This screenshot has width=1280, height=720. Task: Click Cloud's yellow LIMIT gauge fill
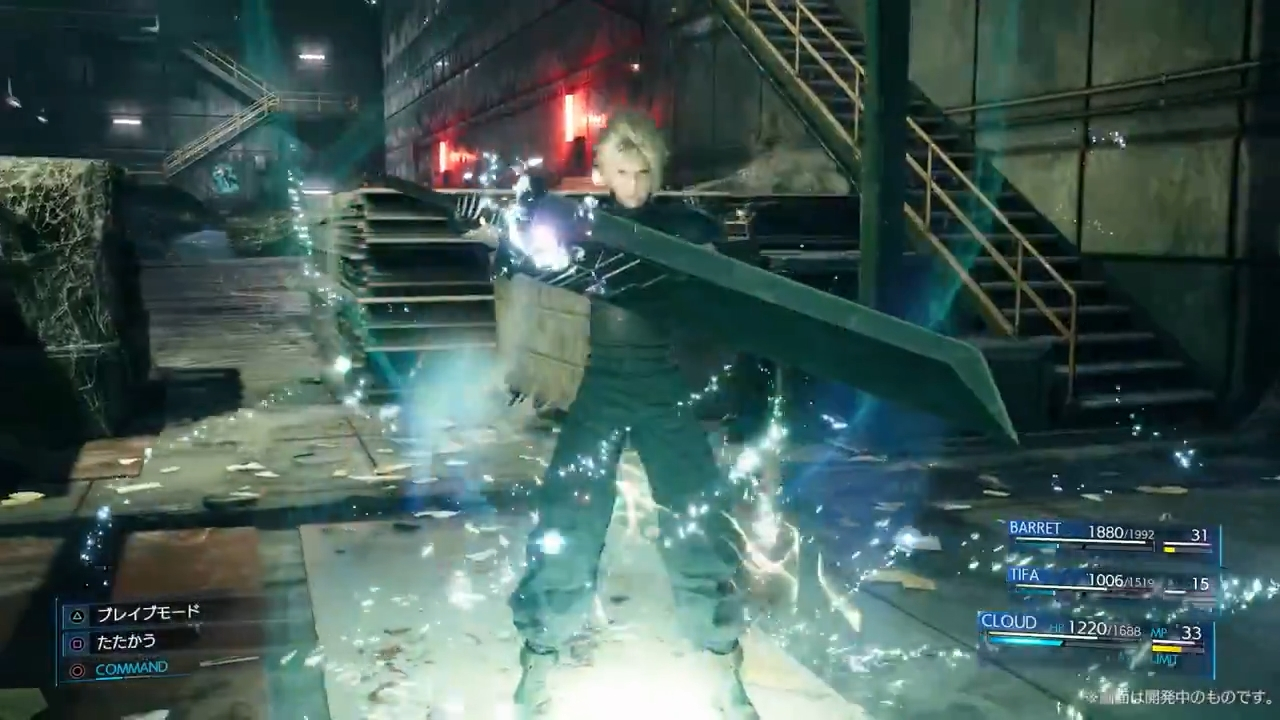[1167, 647]
